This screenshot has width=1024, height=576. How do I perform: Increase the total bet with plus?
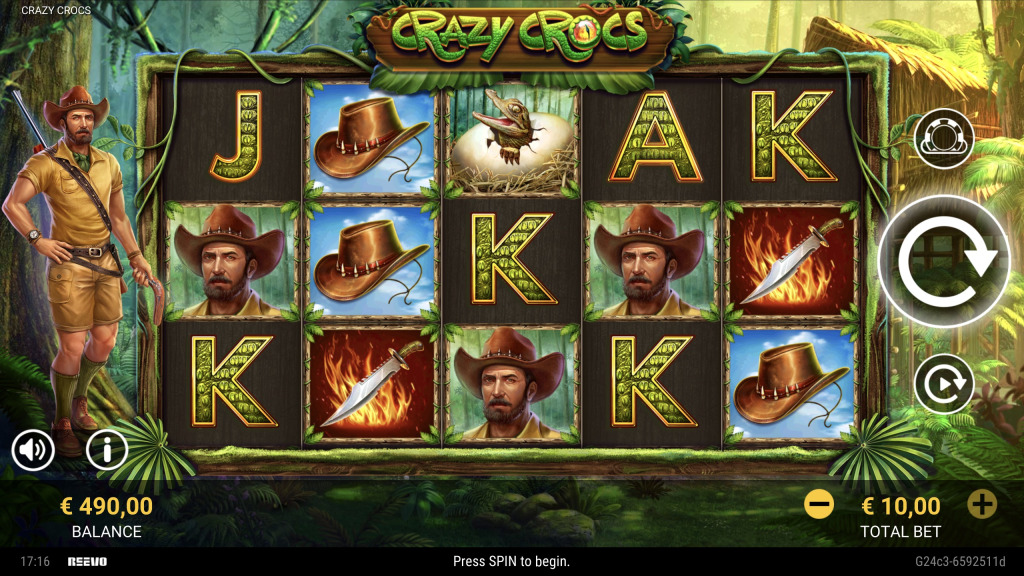(x=982, y=504)
